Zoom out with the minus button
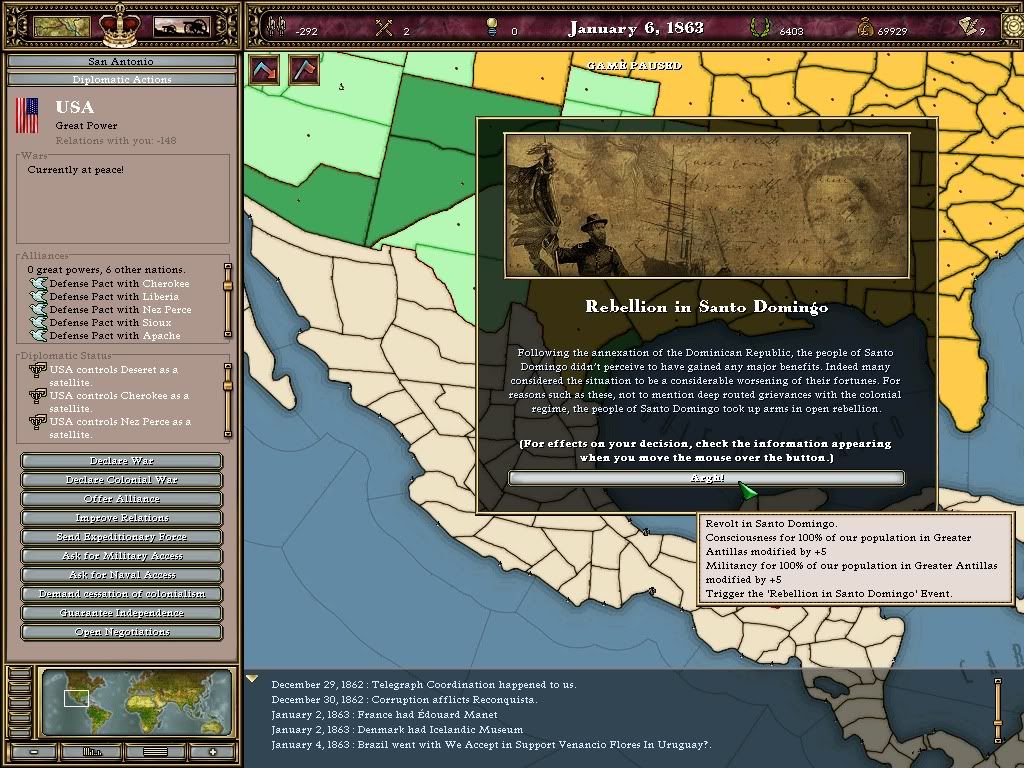1024x768 pixels. [x=34, y=752]
